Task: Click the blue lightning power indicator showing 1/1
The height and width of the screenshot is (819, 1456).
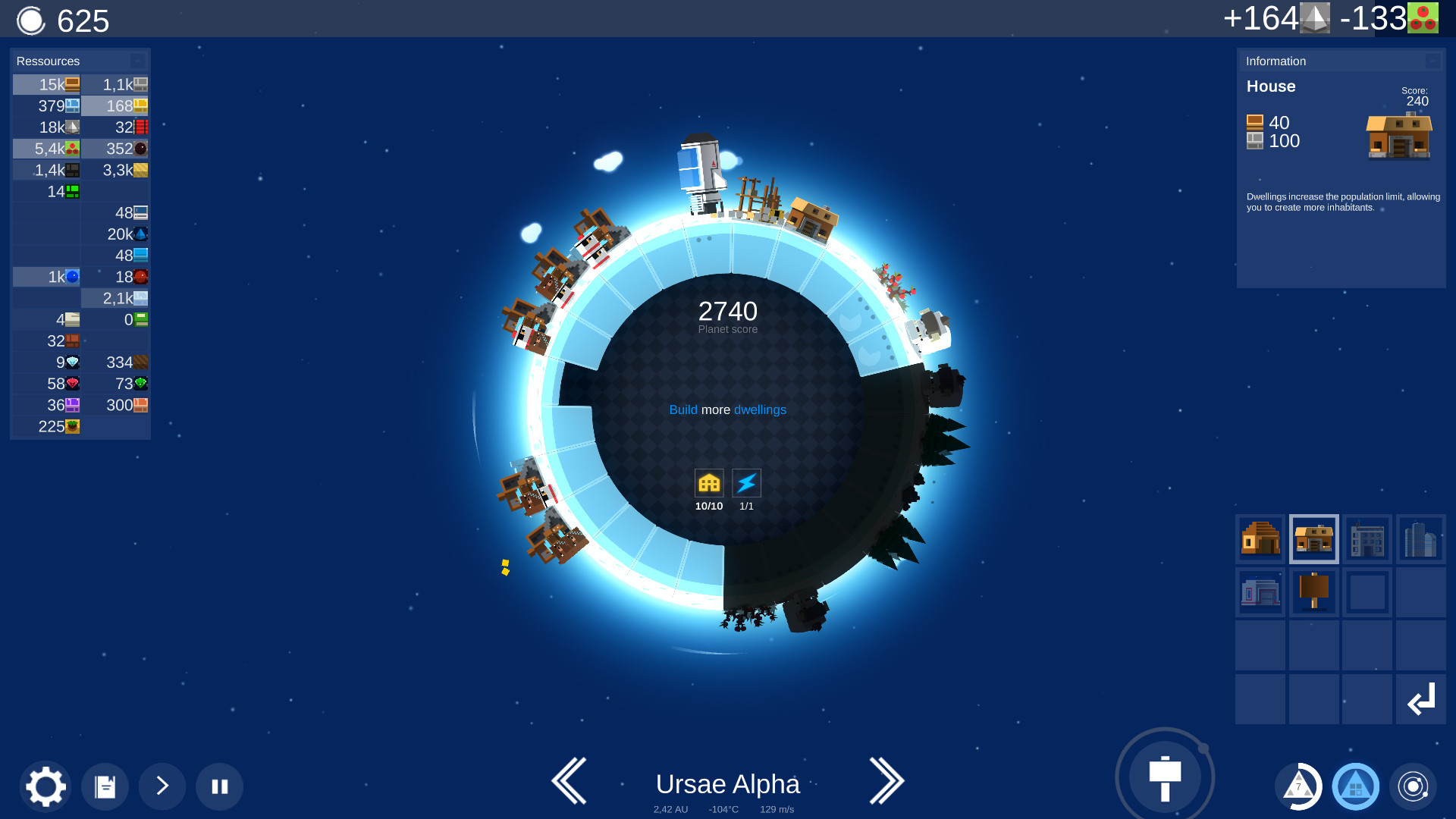Action: [745, 482]
